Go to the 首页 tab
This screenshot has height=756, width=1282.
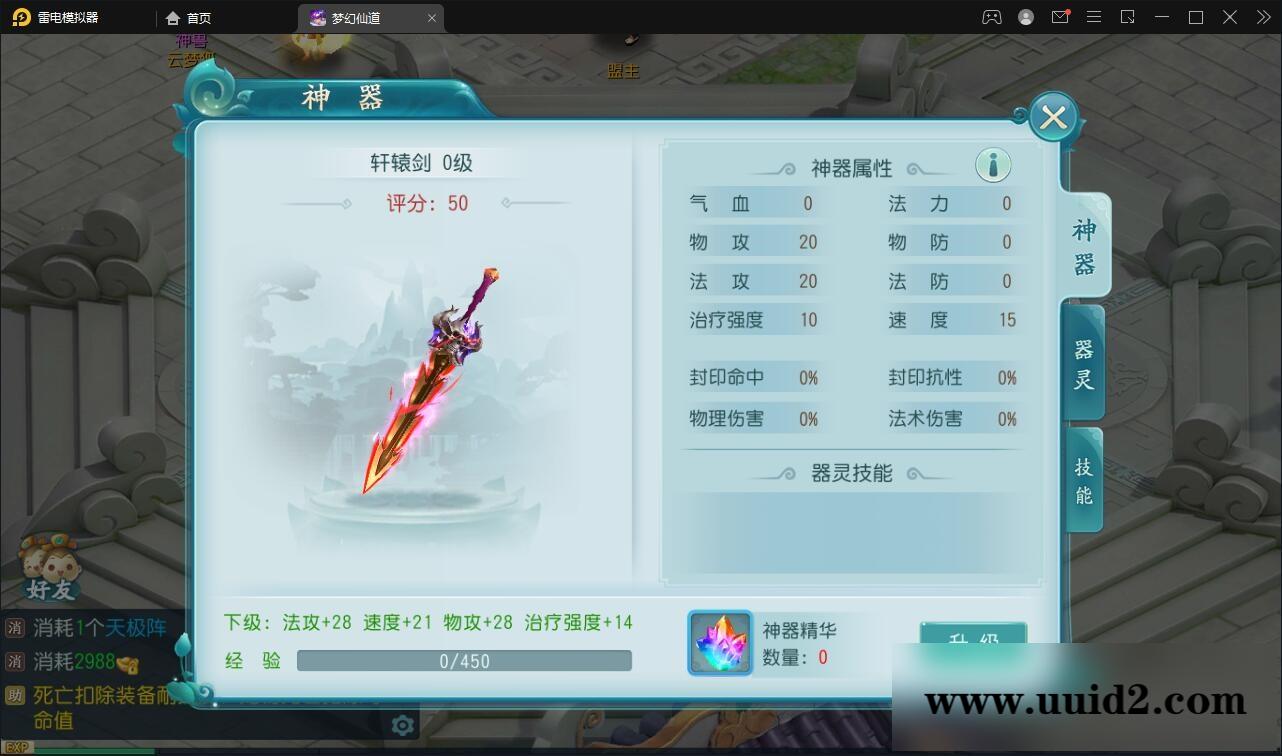(190, 17)
